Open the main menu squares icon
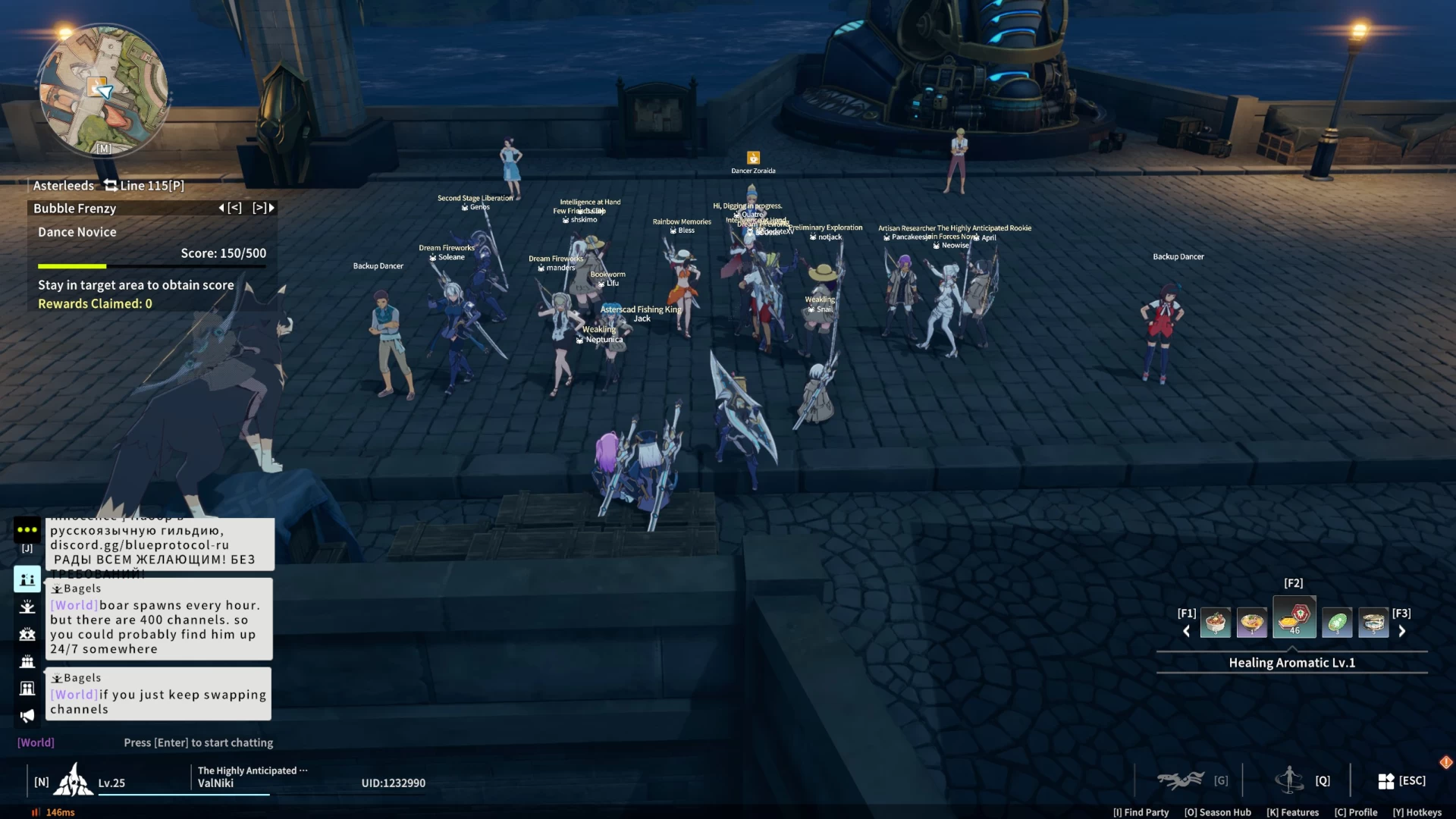The image size is (1456, 819). click(1385, 781)
